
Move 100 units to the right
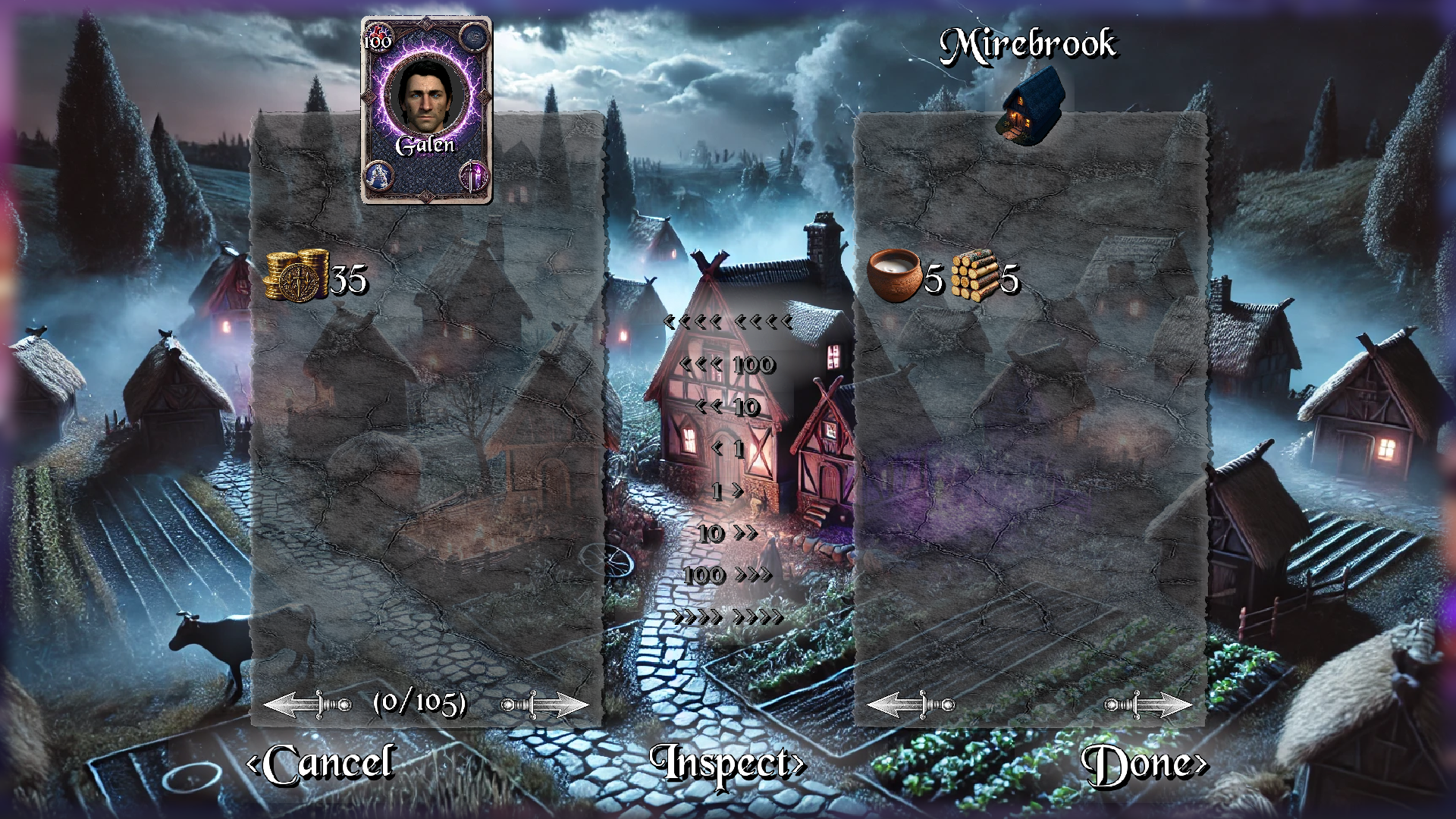(x=727, y=575)
